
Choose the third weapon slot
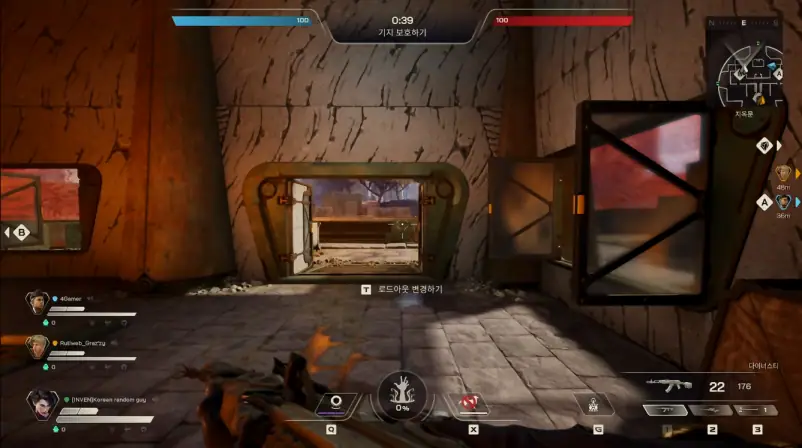coord(757,411)
